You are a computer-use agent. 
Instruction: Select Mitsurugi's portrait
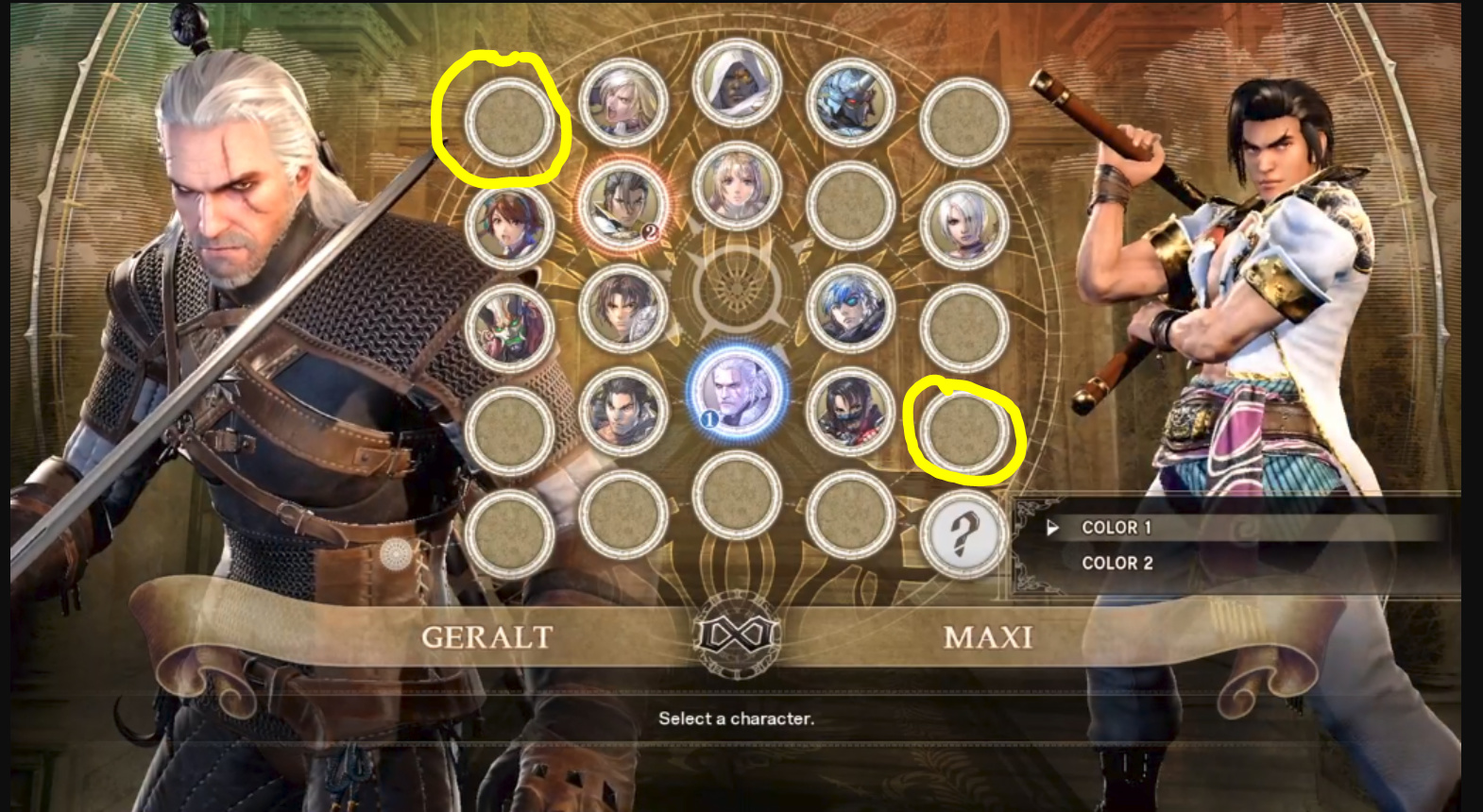click(x=622, y=411)
